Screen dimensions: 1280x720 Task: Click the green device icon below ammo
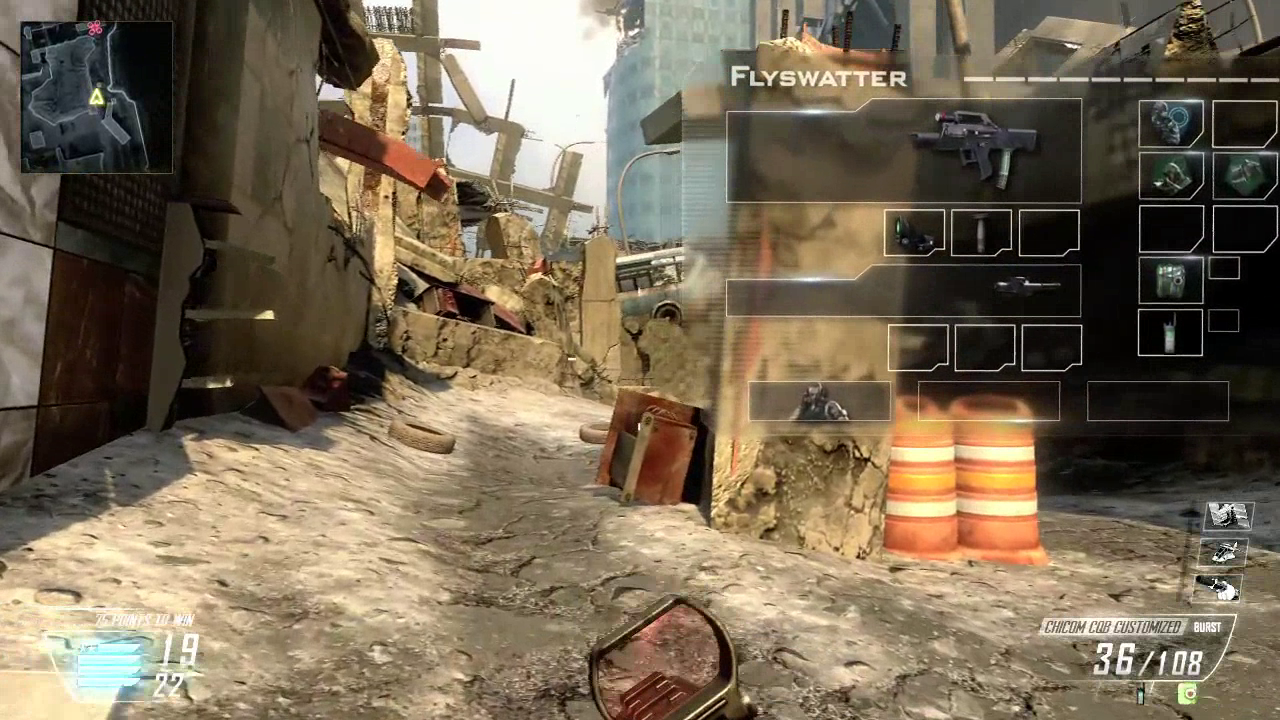pos(1187,691)
